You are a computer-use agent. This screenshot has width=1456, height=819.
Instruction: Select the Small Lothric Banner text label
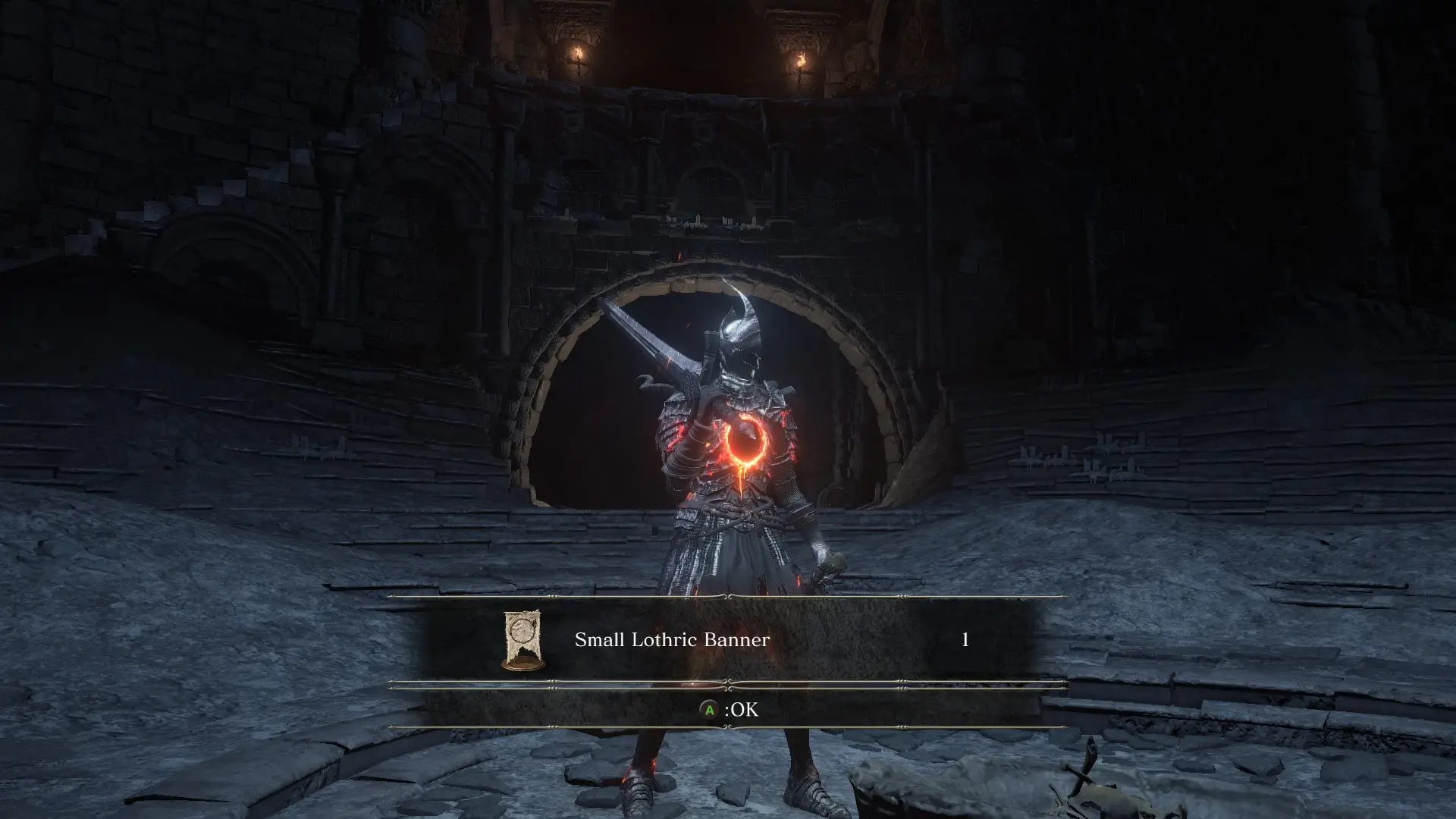672,639
